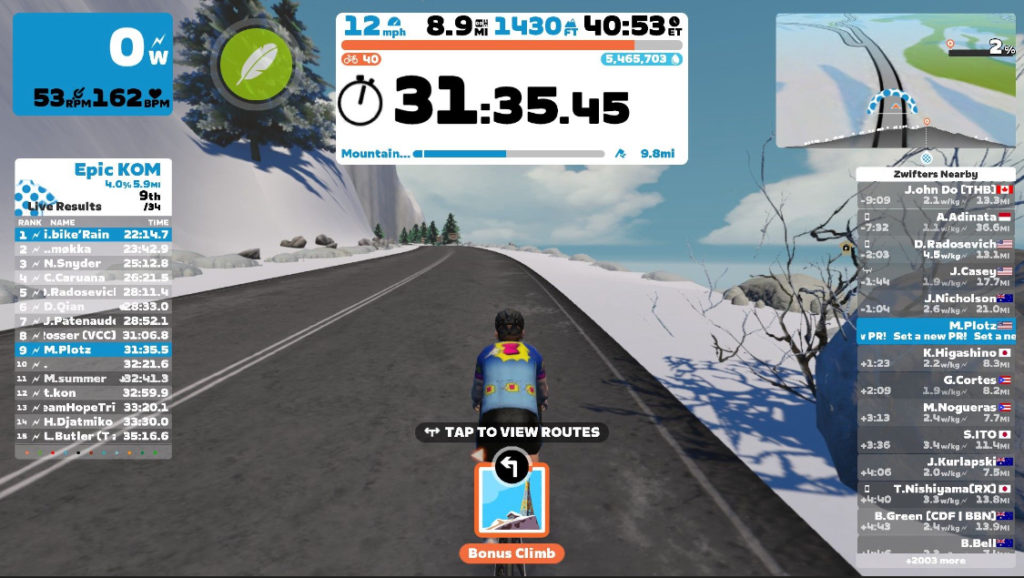The height and width of the screenshot is (578, 1024).
Task: Open the Tap to View Routes prompt
Action: pyautogui.click(x=511, y=432)
